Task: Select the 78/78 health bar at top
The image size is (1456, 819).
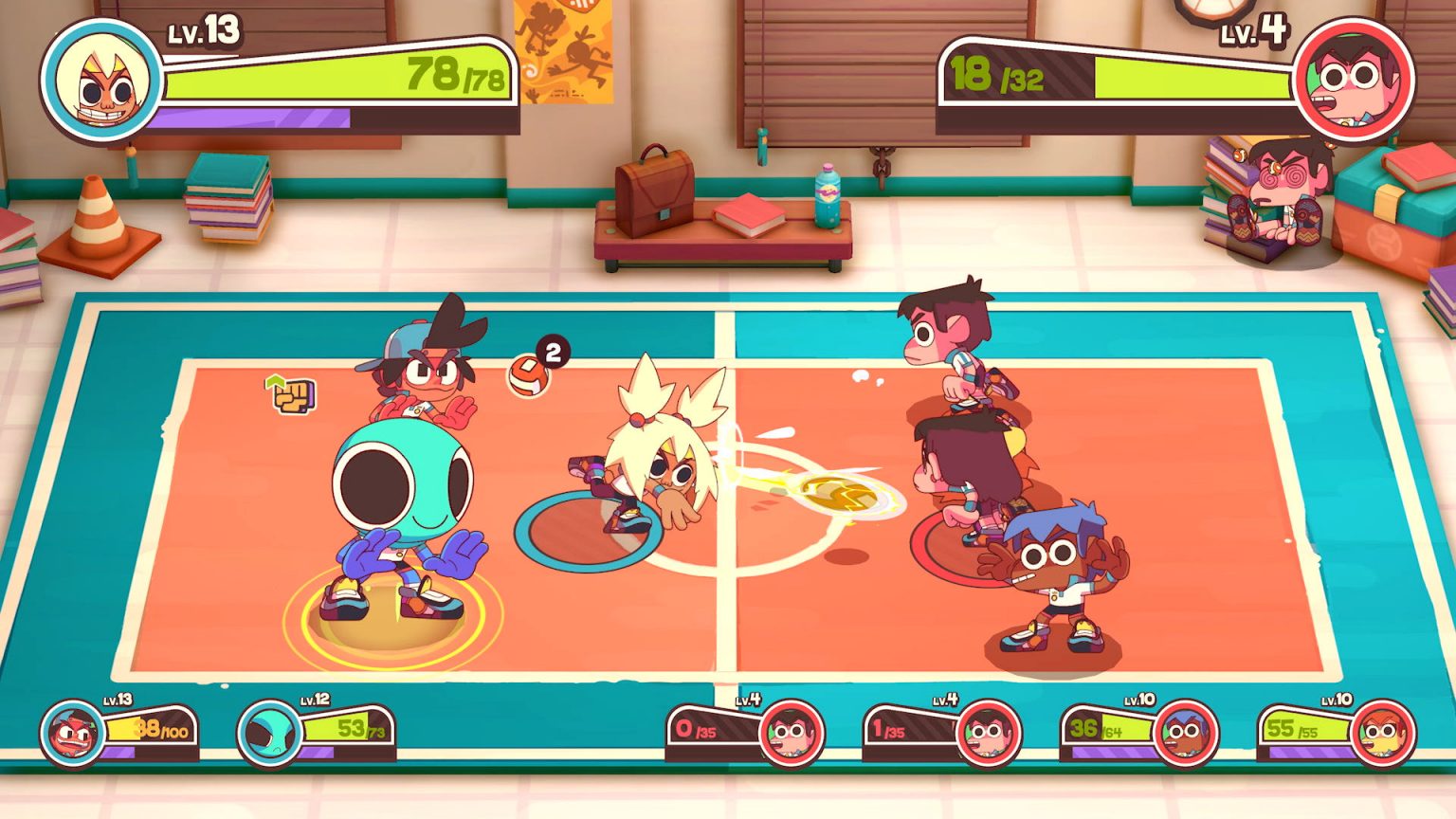Action: point(332,76)
